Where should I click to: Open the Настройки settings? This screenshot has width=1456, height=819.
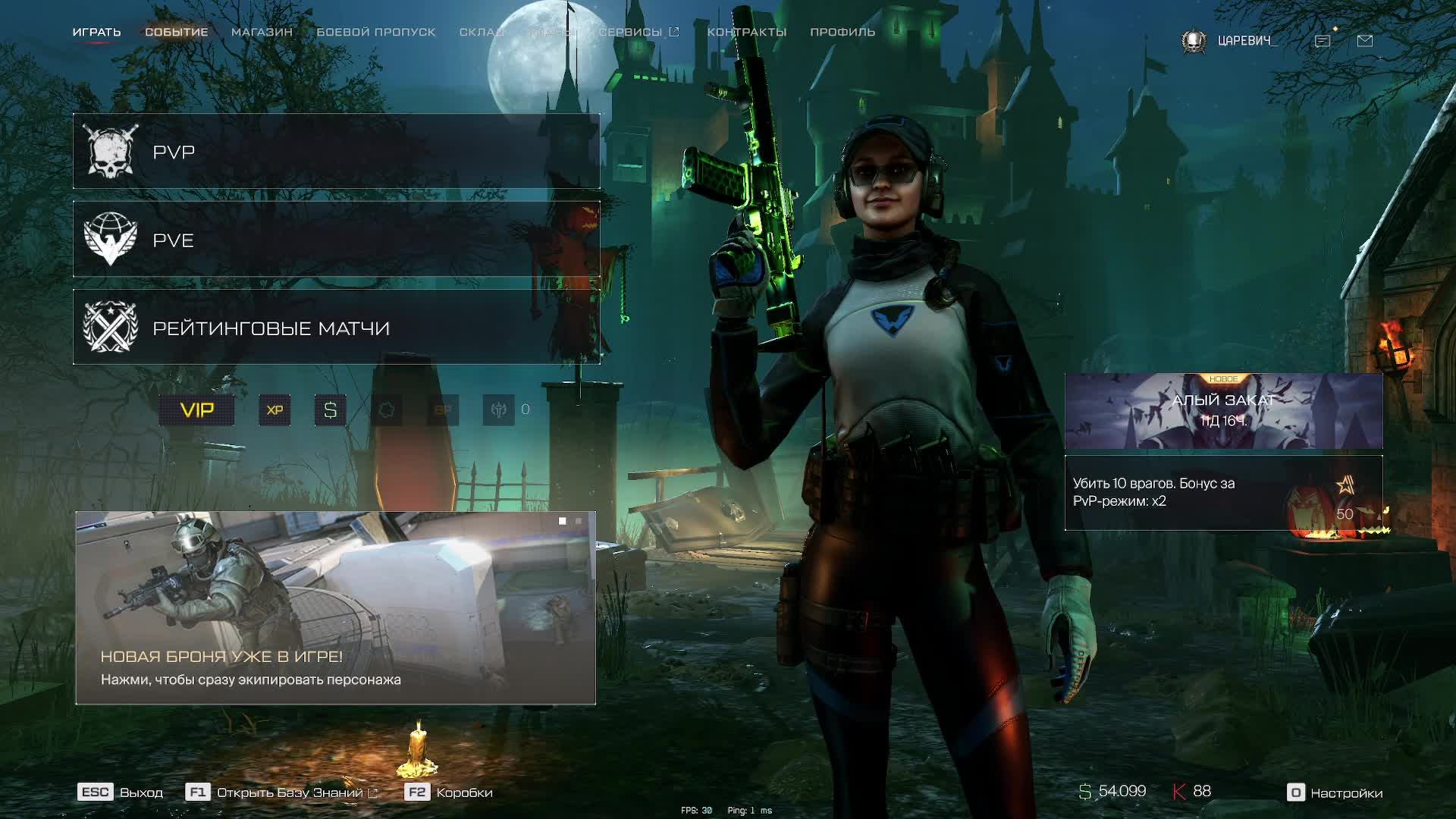(x=1335, y=792)
